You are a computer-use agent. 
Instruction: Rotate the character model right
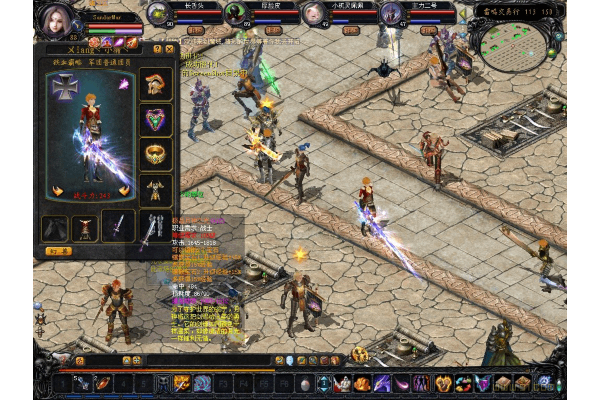(125, 190)
